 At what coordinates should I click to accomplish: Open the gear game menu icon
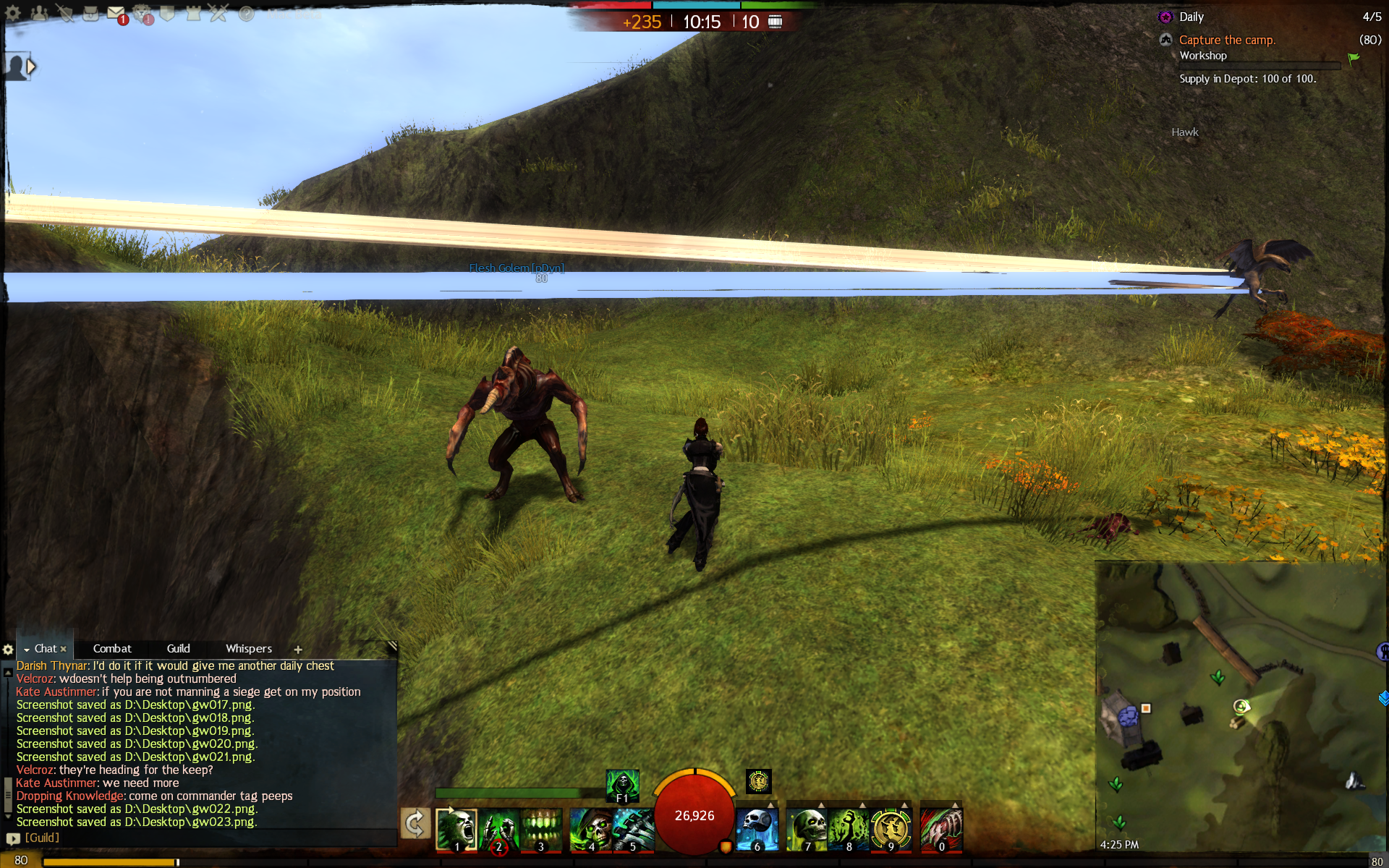[x=13, y=13]
